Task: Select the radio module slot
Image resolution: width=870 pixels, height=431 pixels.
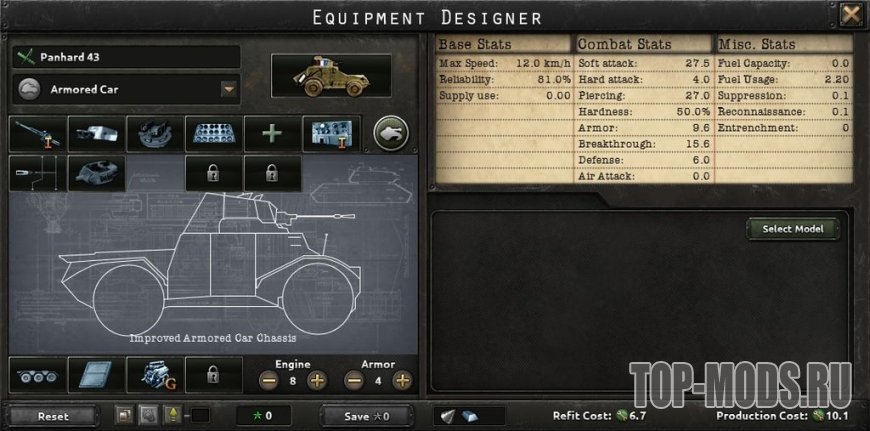Action: click(x=331, y=134)
